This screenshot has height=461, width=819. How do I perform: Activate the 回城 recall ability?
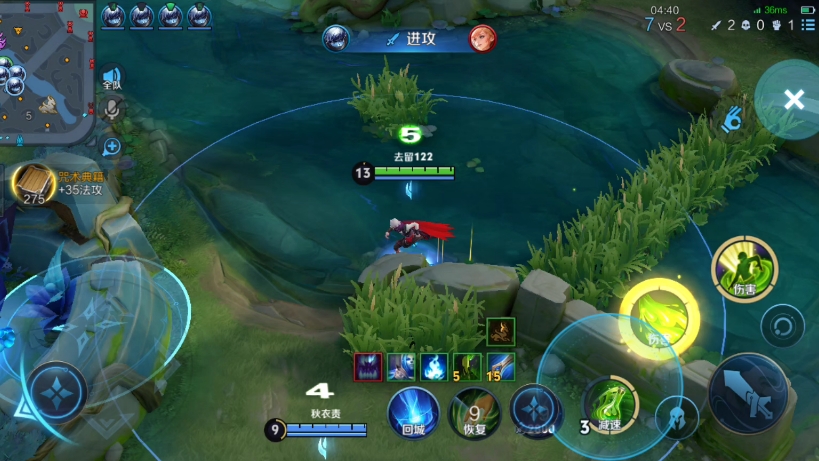pos(413,412)
